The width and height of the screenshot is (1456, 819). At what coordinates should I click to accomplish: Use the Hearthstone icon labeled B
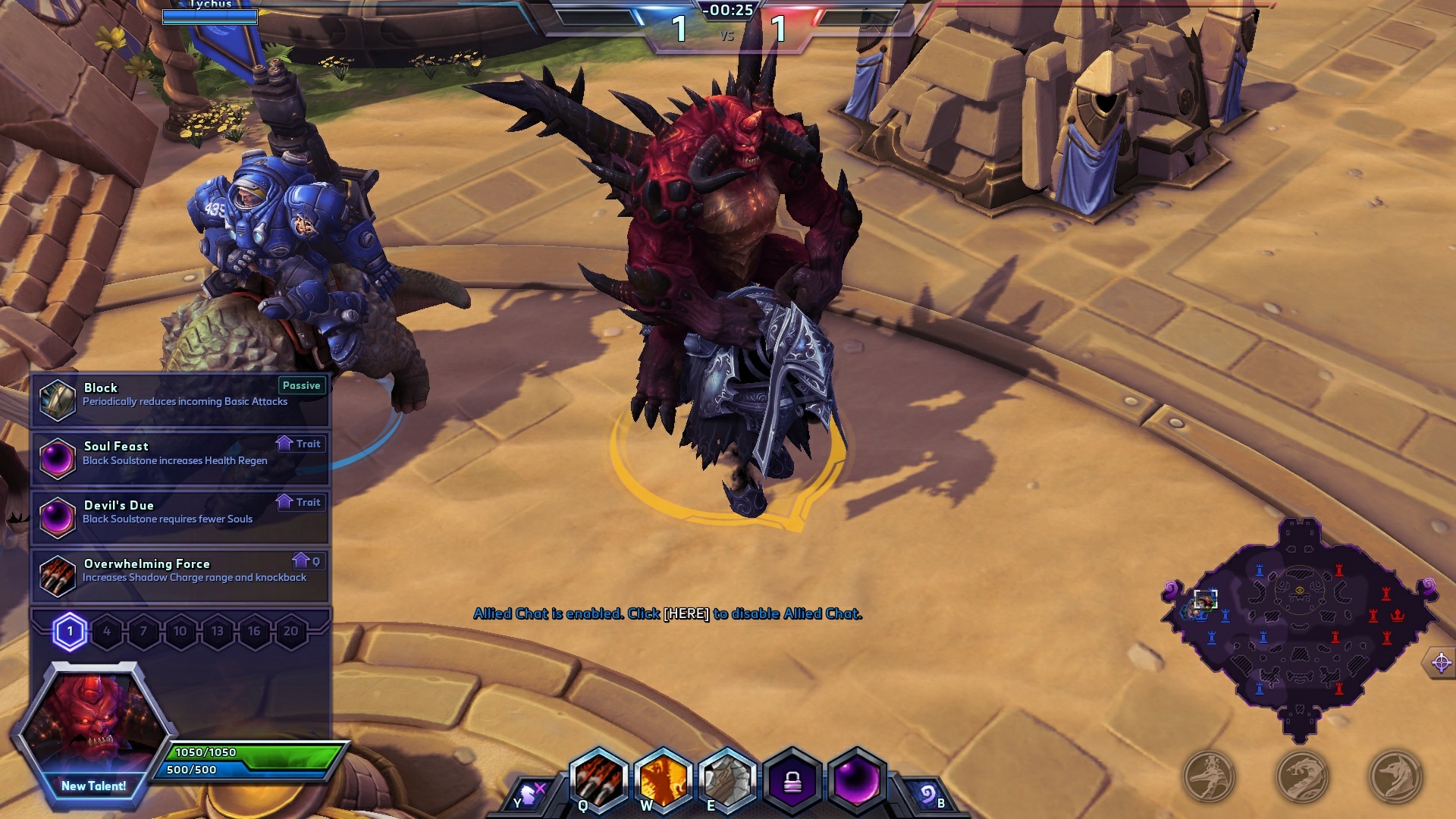927,795
